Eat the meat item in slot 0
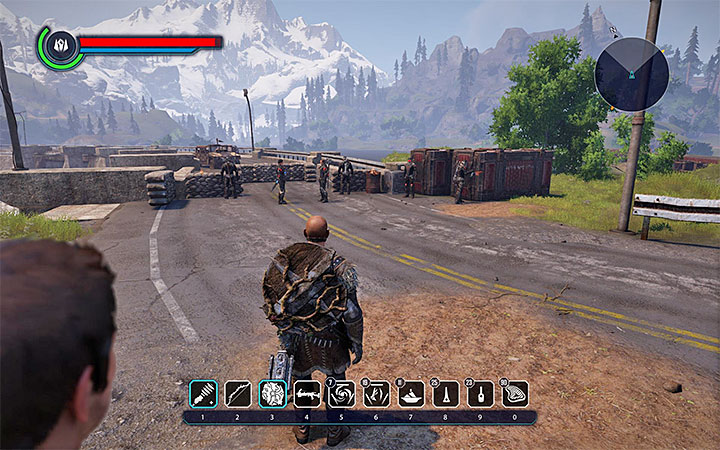This screenshot has height=450, width=720. click(515, 393)
